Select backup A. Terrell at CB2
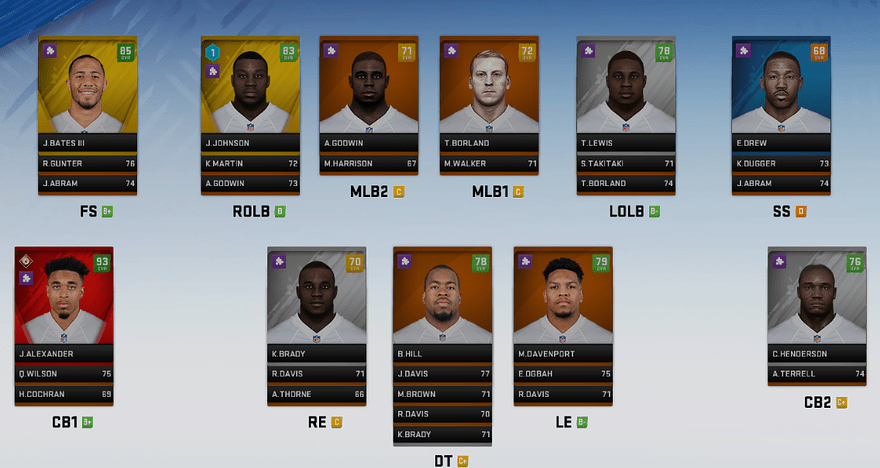 pyautogui.click(x=817, y=374)
